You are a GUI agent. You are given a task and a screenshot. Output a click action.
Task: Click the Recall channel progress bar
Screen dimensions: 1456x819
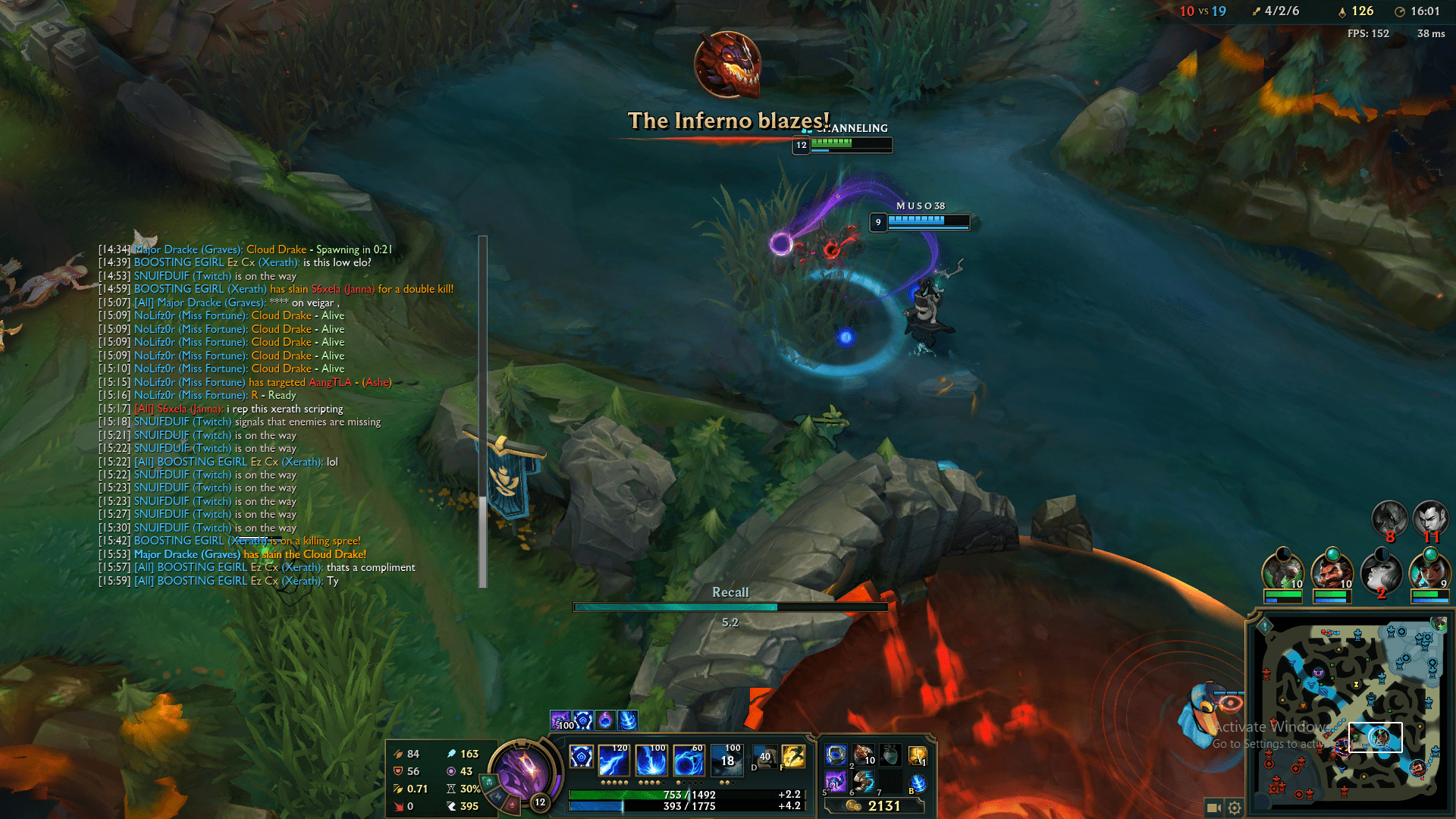[730, 607]
